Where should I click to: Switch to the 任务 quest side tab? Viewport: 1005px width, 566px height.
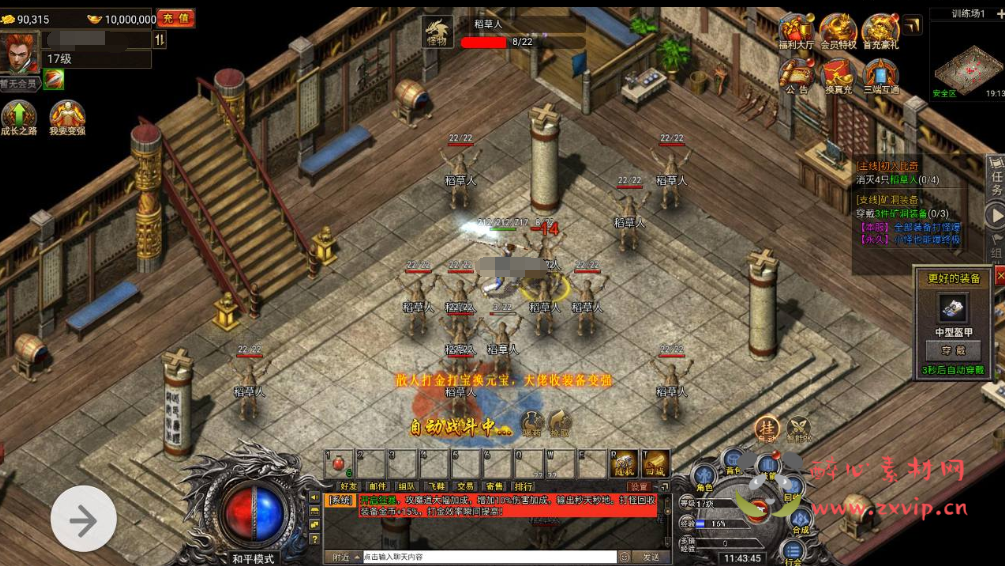click(996, 178)
